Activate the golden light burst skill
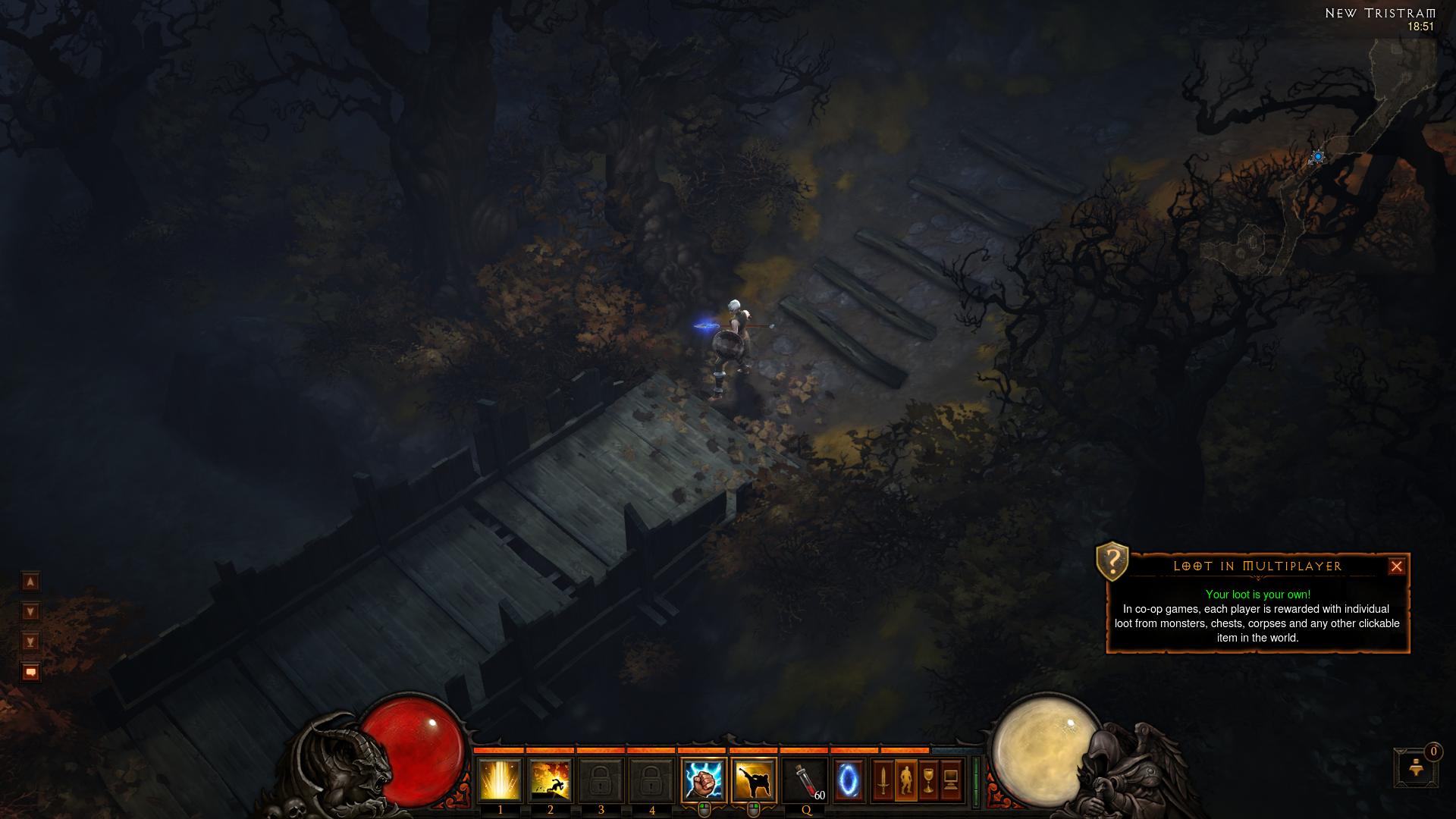Screen dimensions: 1456x819 pyautogui.click(x=500, y=780)
